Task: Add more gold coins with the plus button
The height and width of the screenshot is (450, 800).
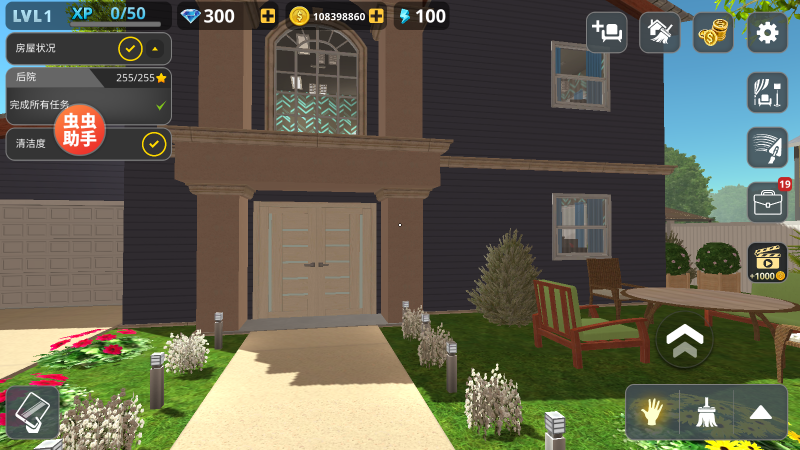Action: click(376, 16)
